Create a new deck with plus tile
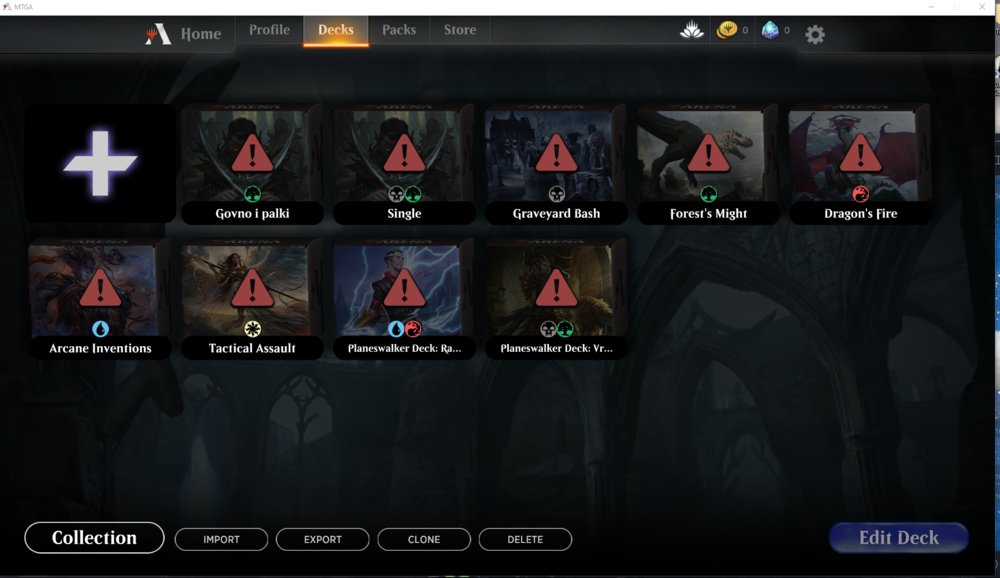1000x578 pixels. coord(100,162)
